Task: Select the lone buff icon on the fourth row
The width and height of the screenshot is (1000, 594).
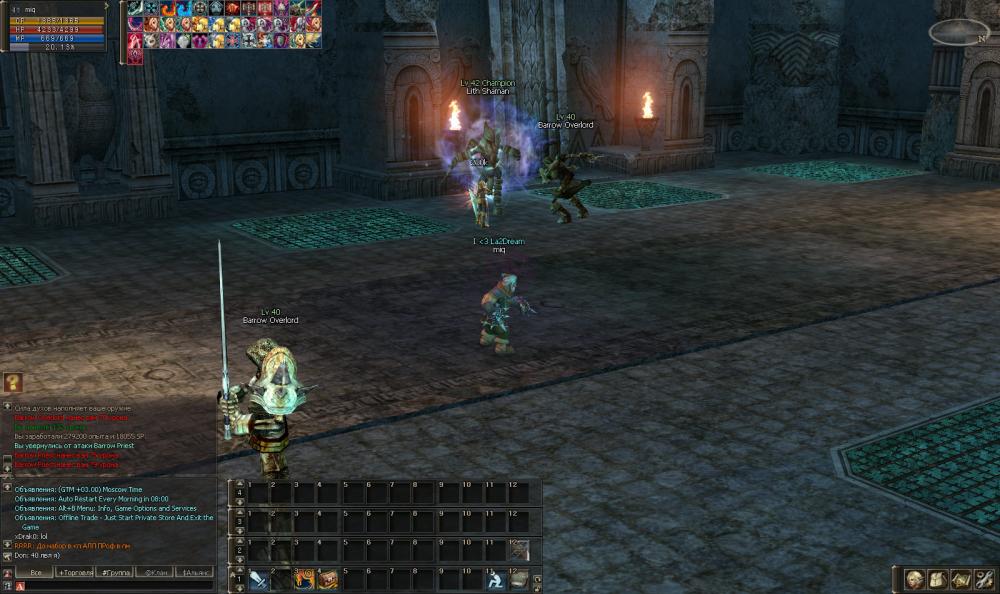Action: (x=135, y=56)
